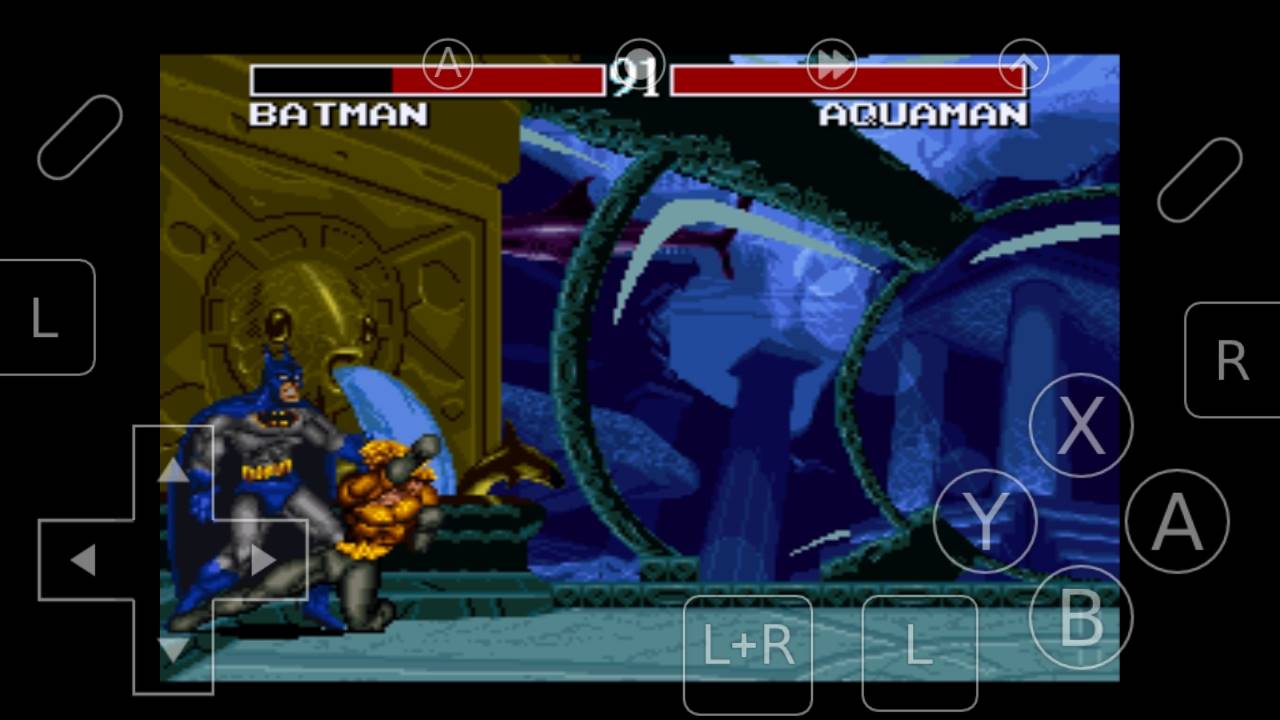This screenshot has height=720, width=1280.
Task: Tap the pill-shaped button at upper left
Action: 80,137
